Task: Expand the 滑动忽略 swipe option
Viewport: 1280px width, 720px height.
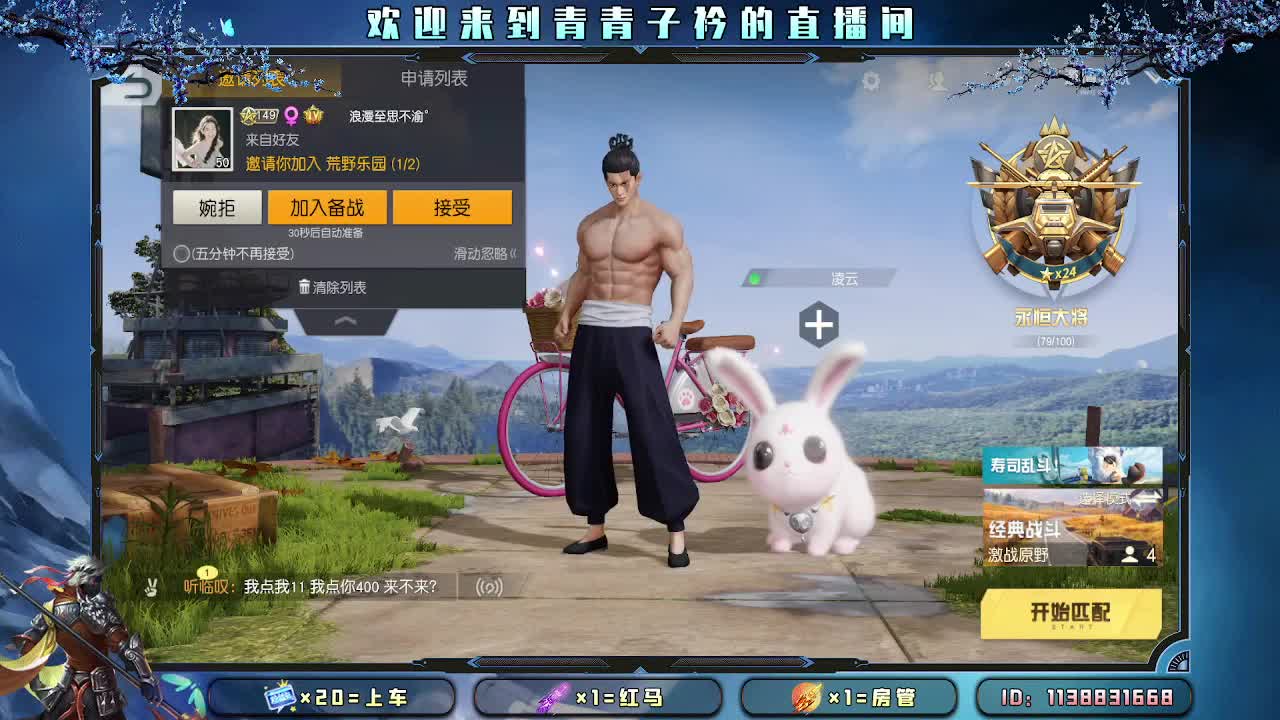Action: [486, 253]
